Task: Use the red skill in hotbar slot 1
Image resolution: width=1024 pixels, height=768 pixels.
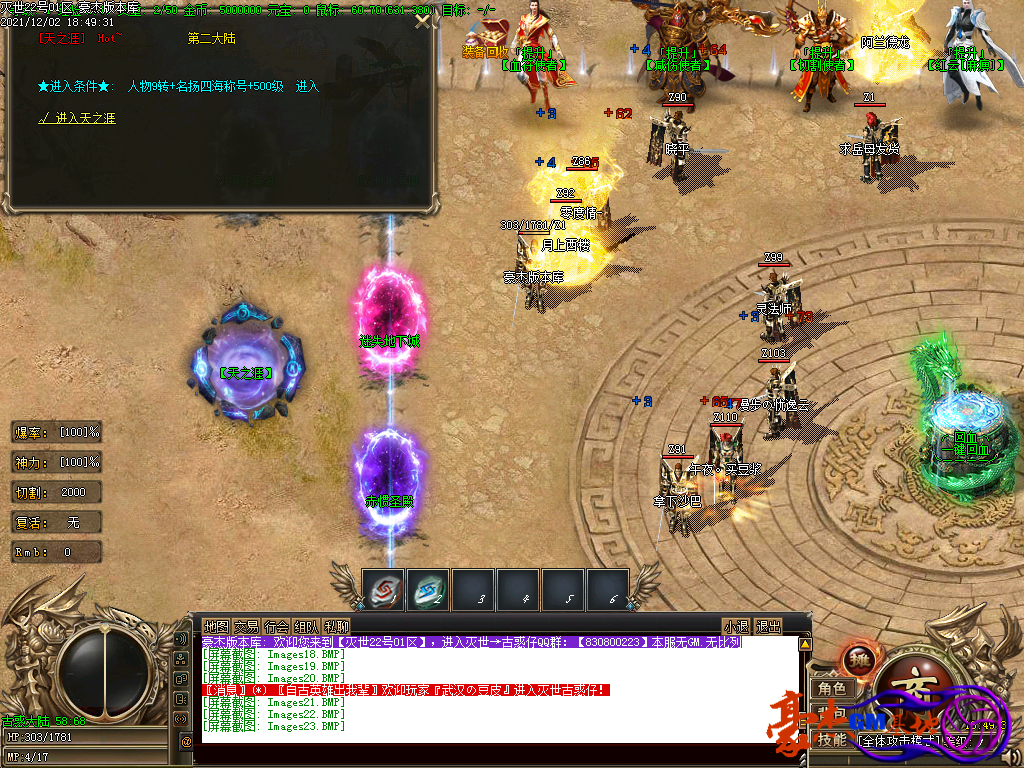Action: [383, 589]
